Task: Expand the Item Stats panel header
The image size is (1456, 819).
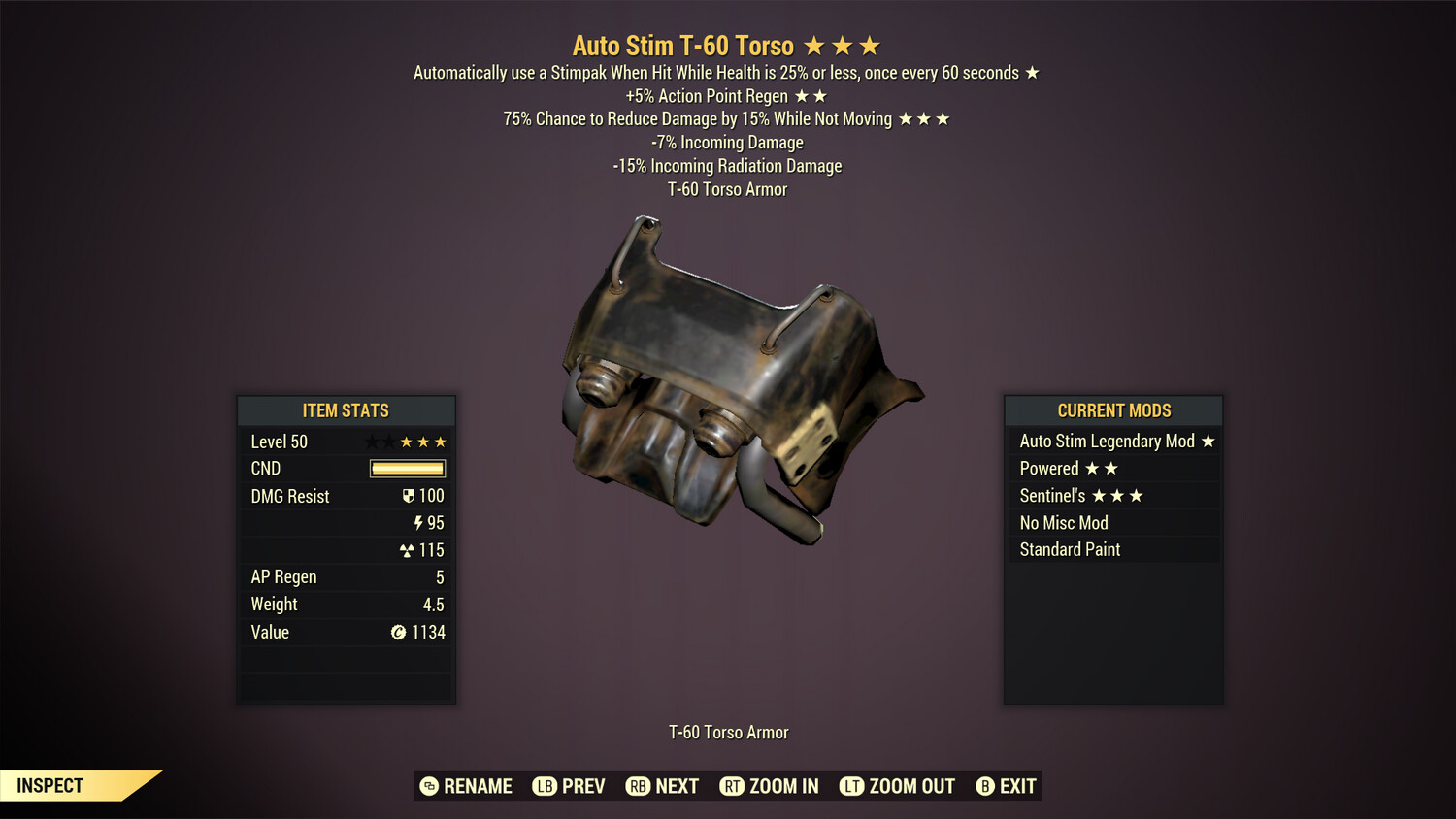Action: click(346, 410)
